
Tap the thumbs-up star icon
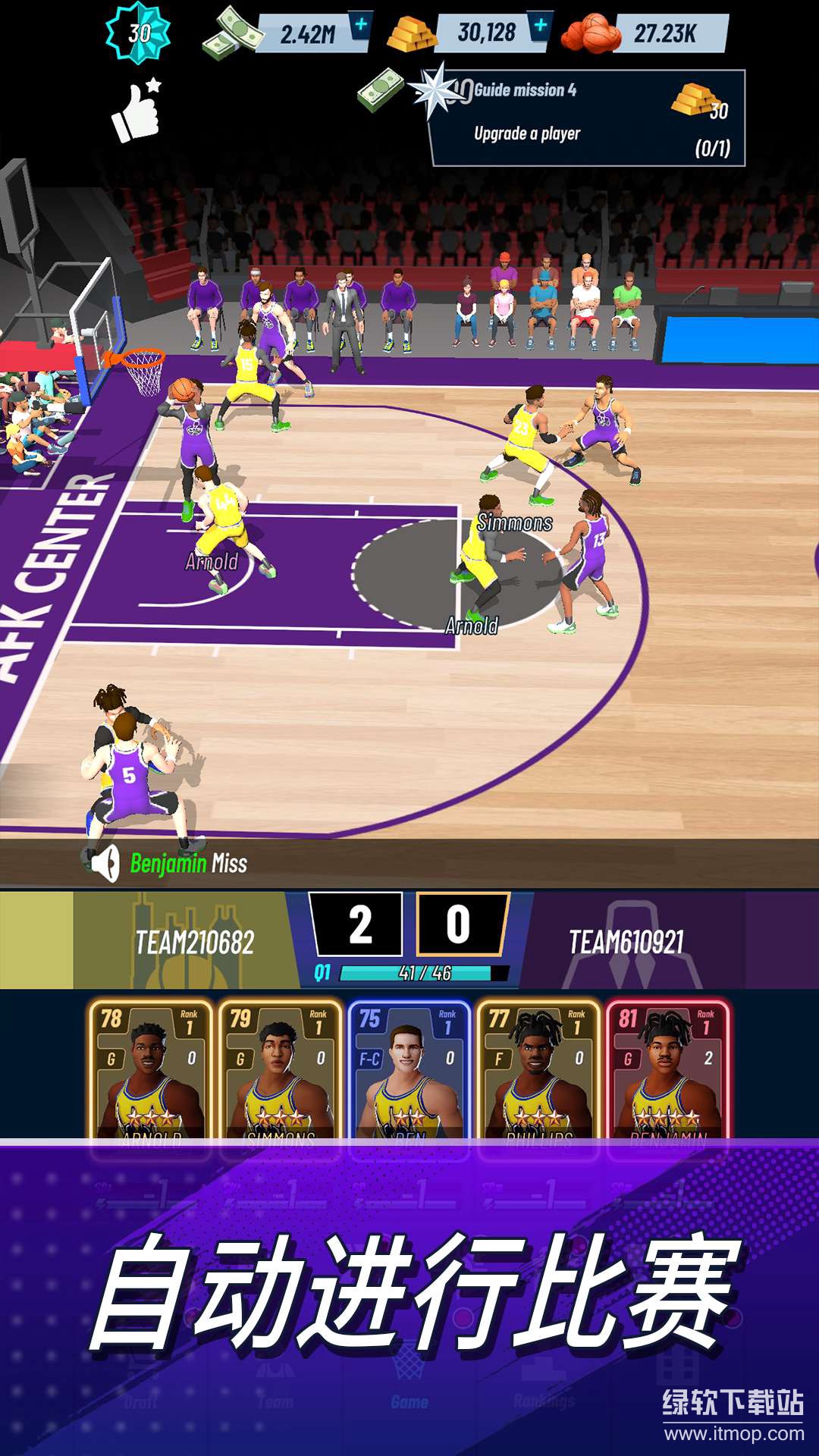tap(136, 111)
